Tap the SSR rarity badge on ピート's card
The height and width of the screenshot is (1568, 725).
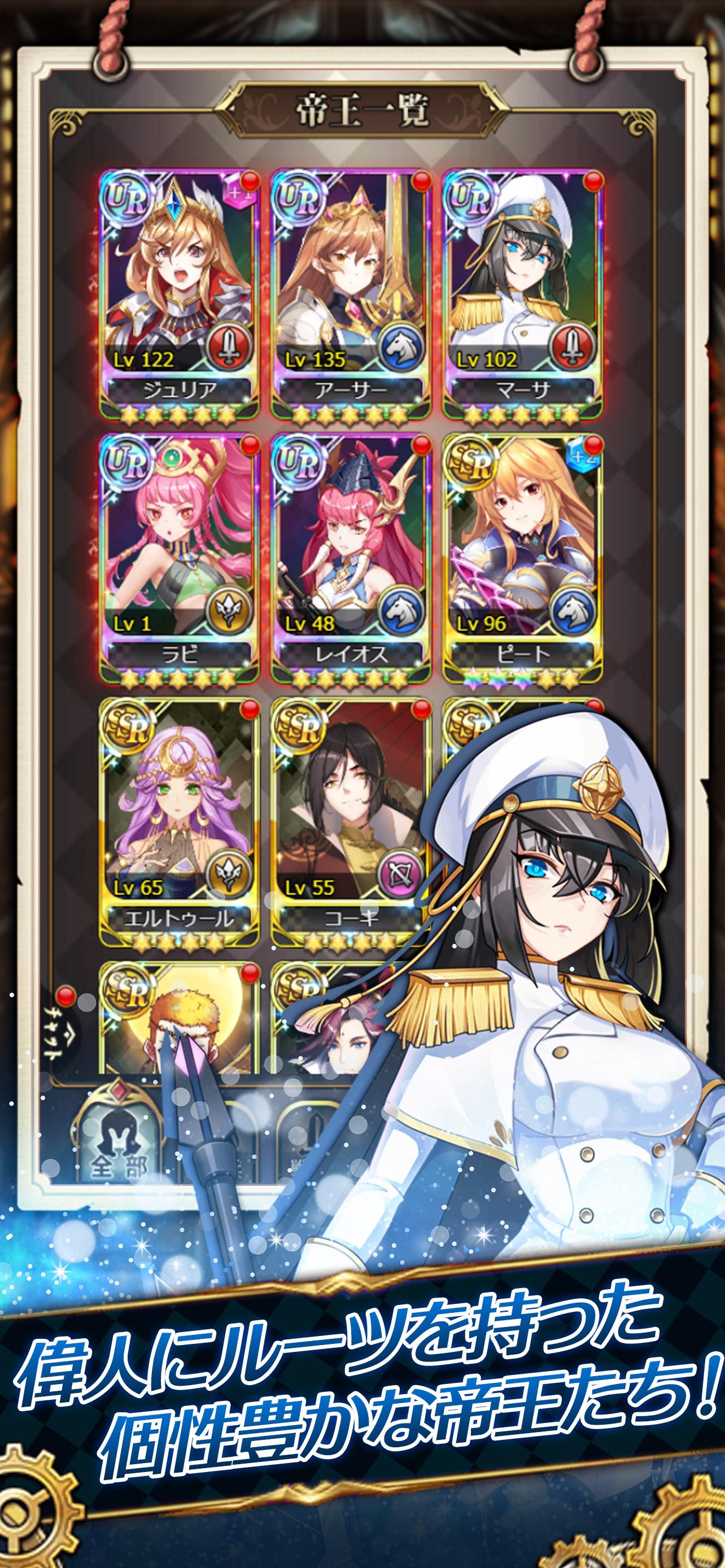(x=470, y=465)
